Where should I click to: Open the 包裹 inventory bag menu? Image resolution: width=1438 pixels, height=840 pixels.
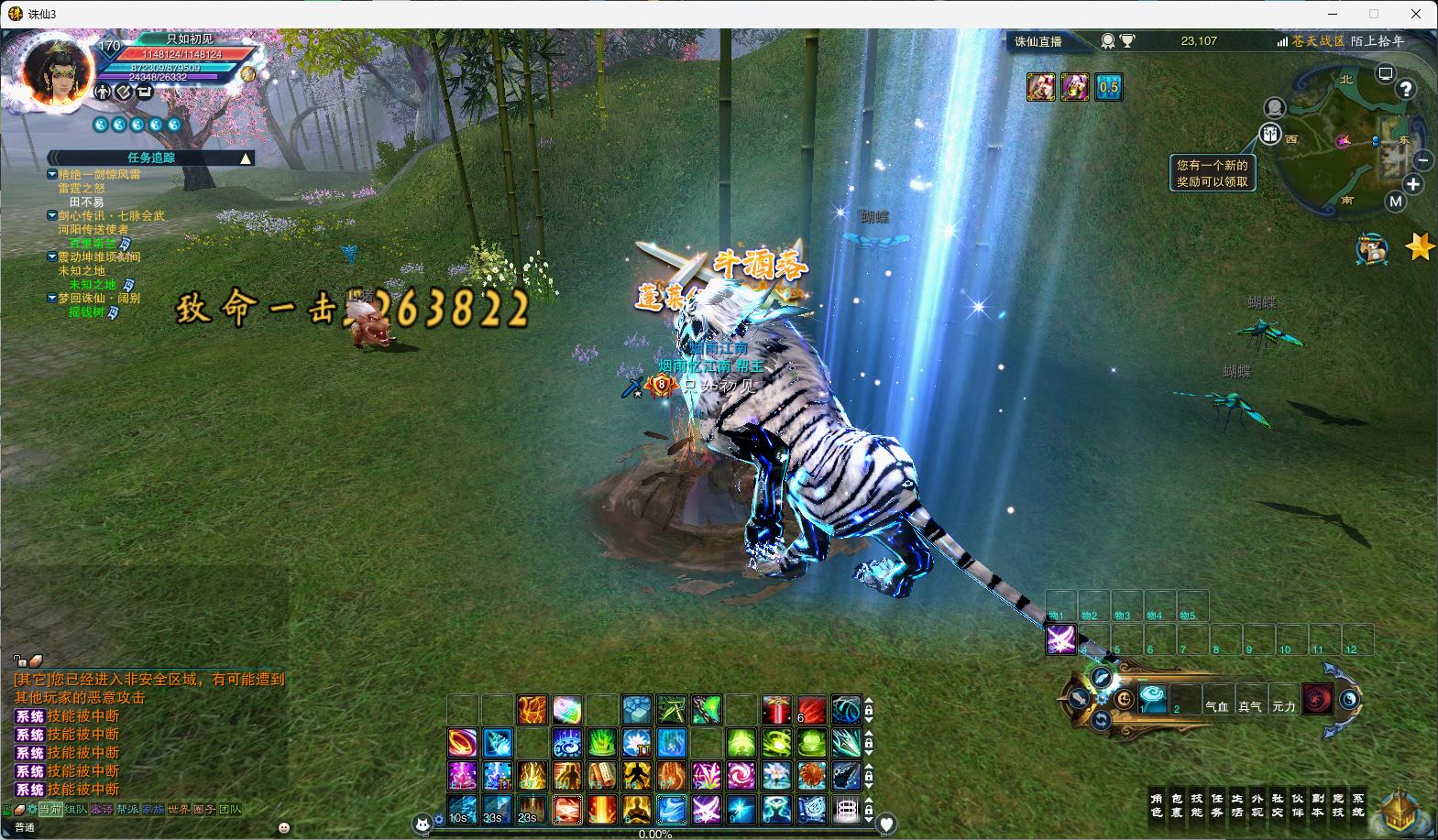coord(1177,805)
